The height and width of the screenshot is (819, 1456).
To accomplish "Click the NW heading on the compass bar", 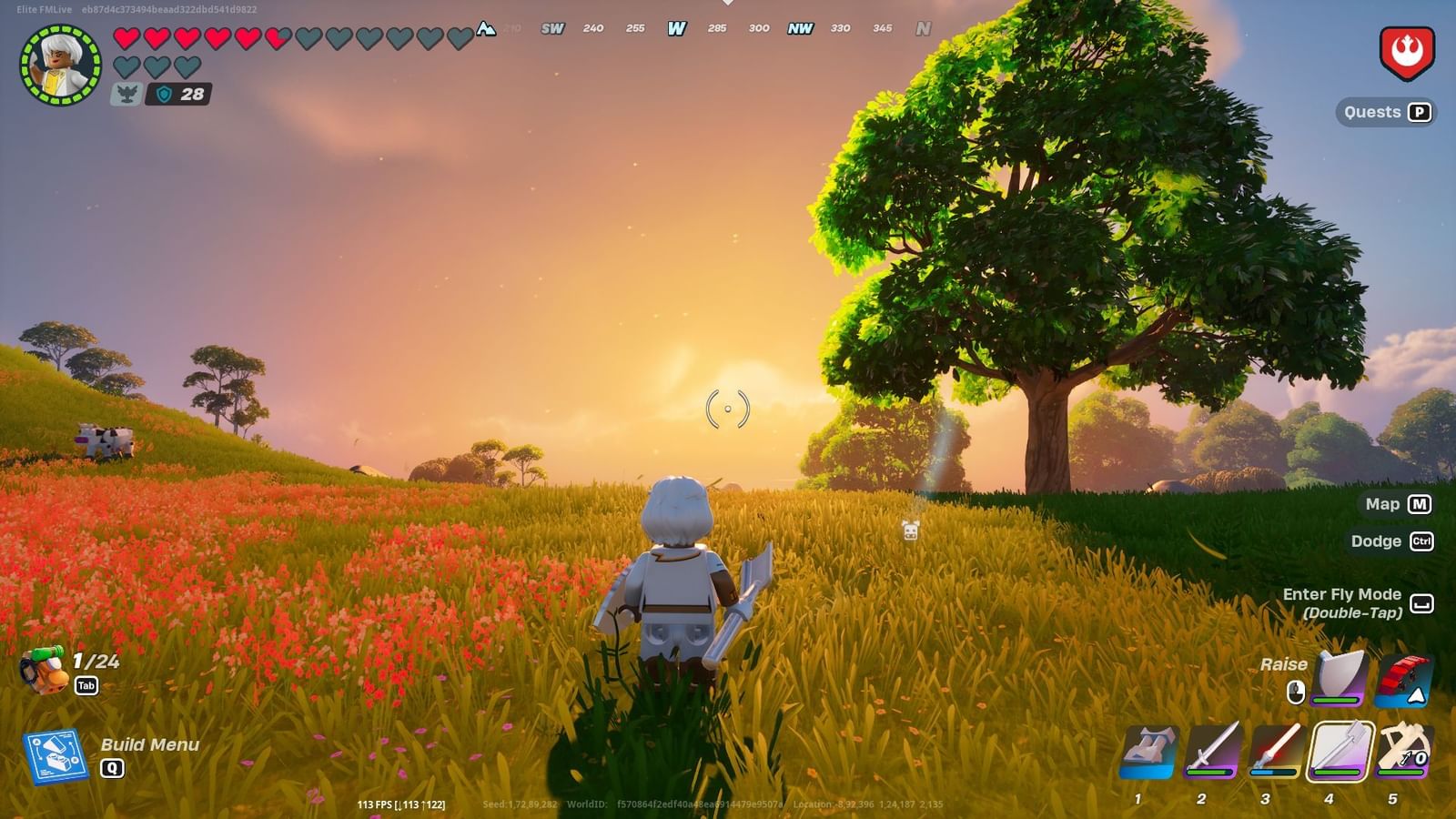I will [800, 28].
